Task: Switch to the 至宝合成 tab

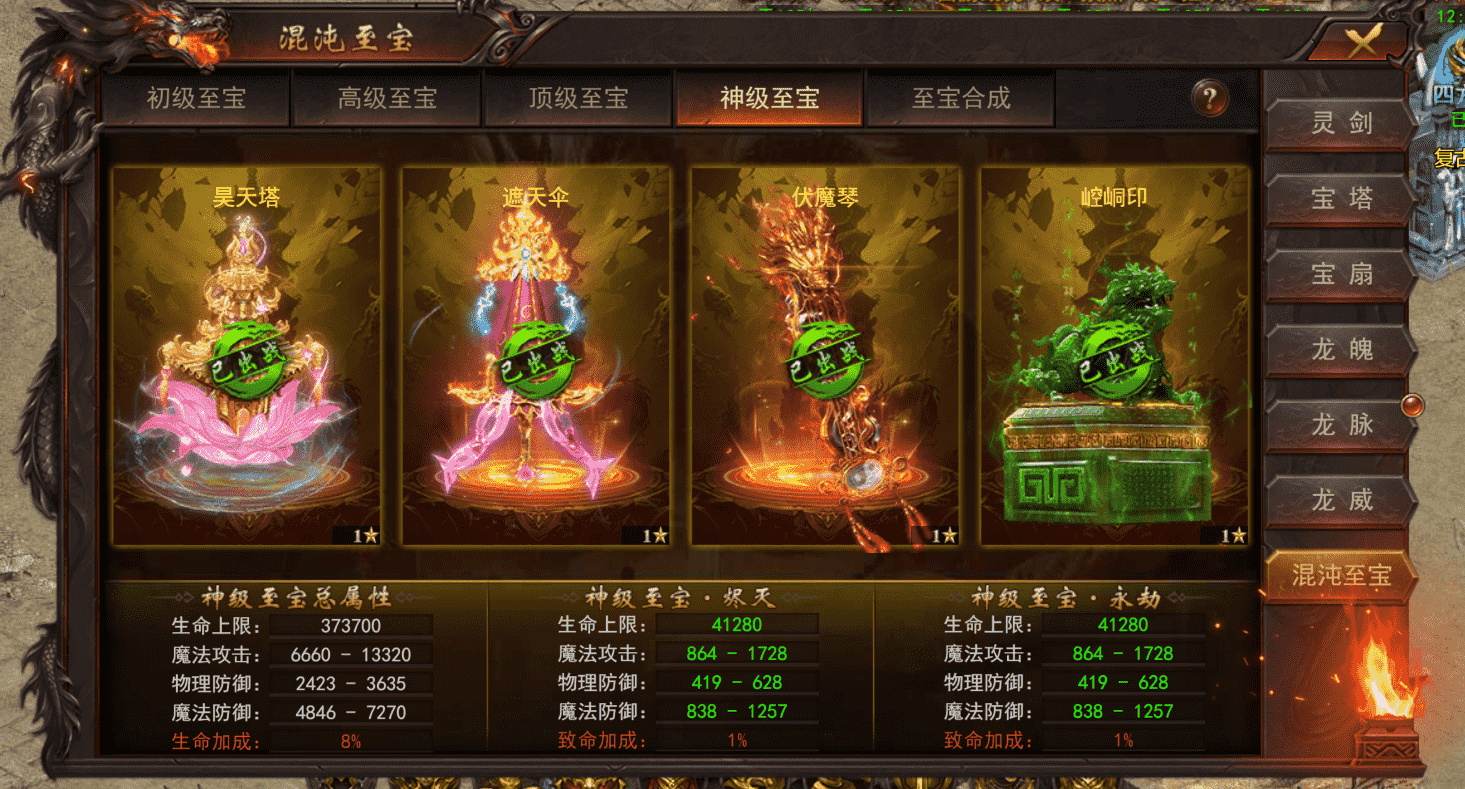Action: click(x=961, y=99)
